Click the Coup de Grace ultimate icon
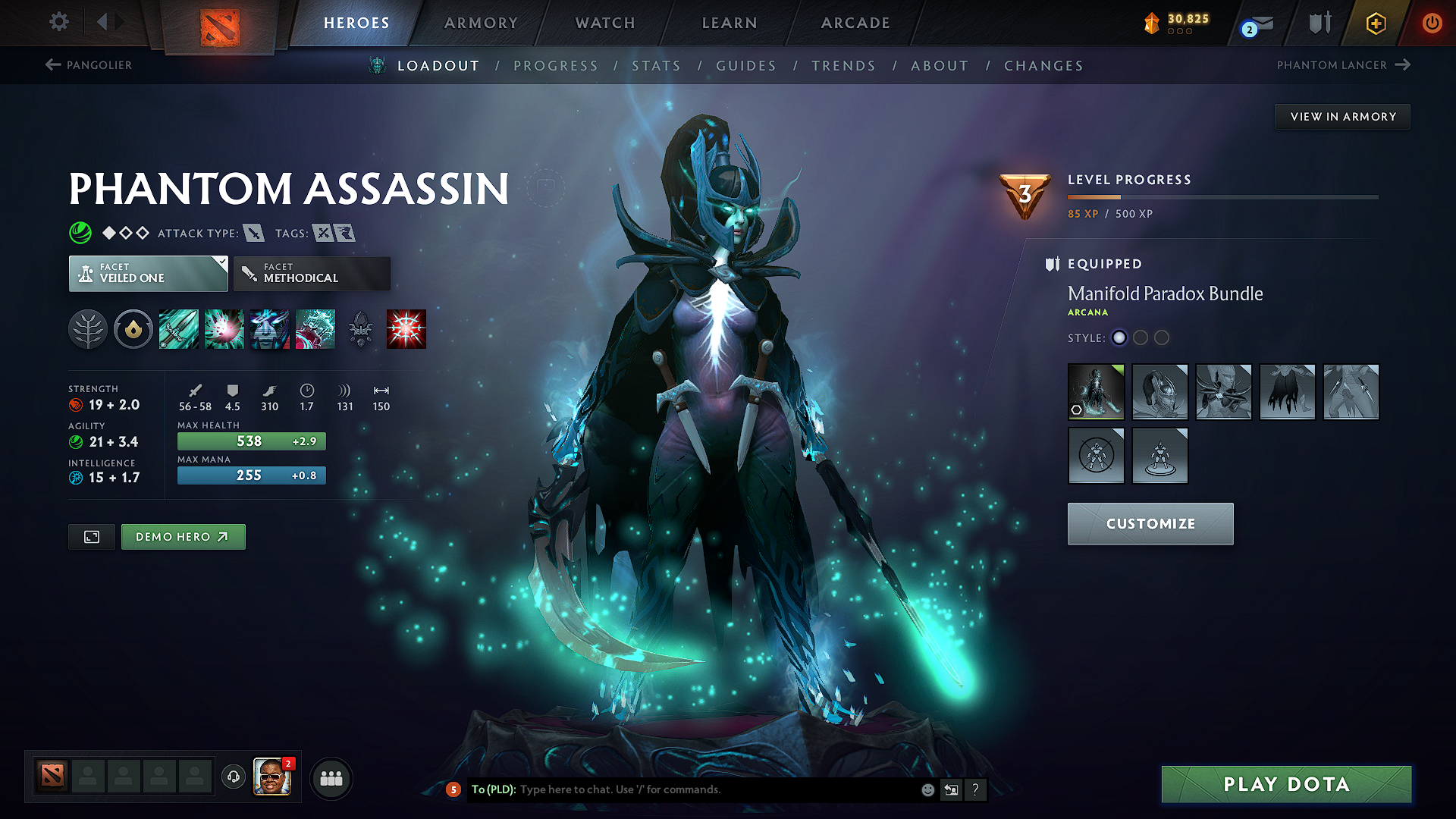The width and height of the screenshot is (1456, 819). (x=406, y=328)
